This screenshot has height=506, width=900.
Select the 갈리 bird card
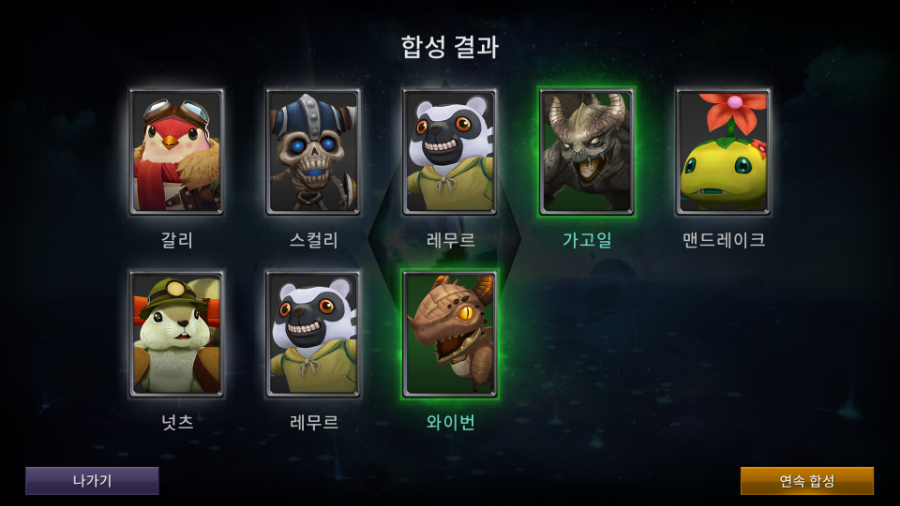pos(177,152)
